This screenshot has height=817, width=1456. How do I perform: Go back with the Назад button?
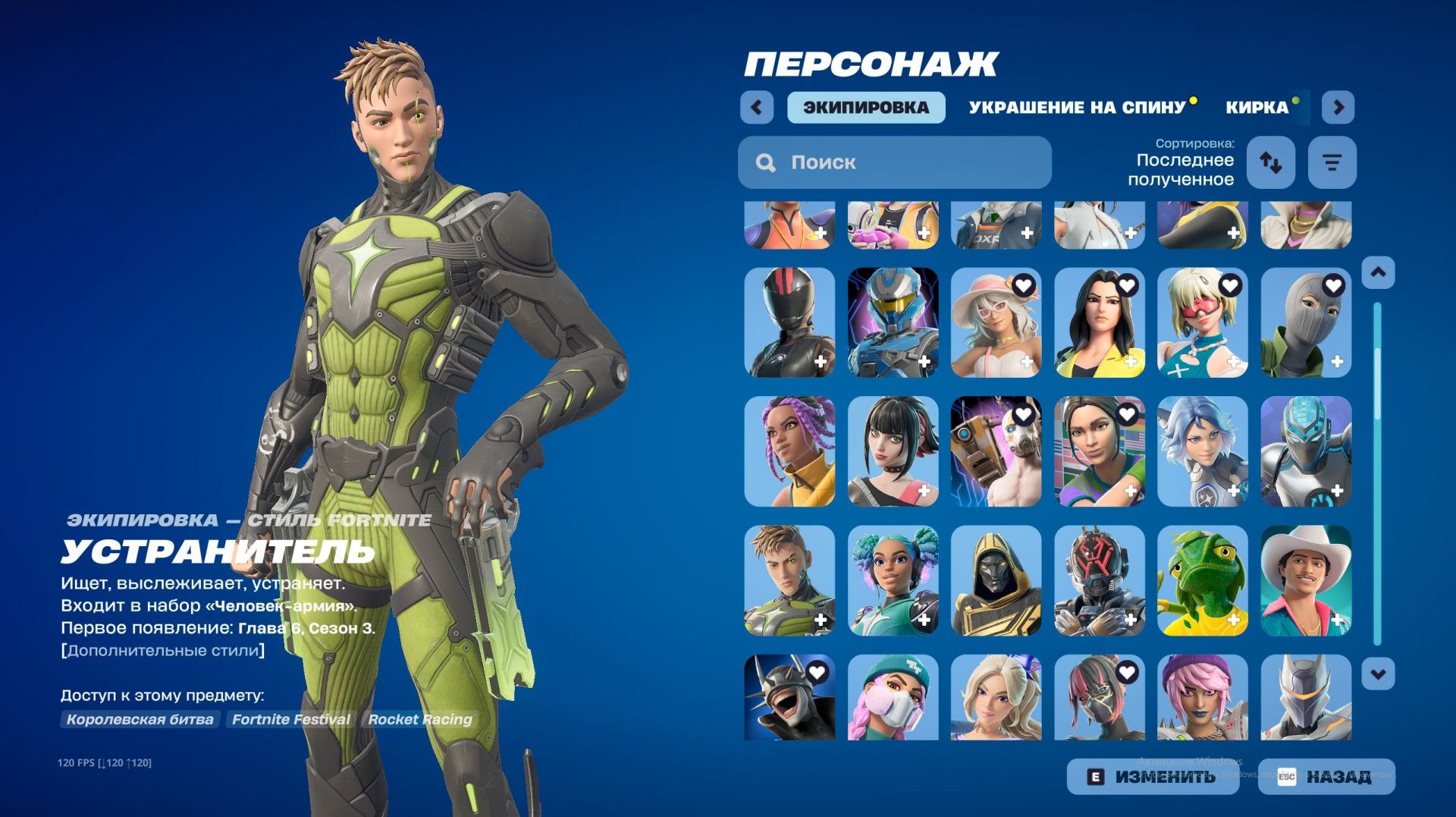pyautogui.click(x=1326, y=777)
